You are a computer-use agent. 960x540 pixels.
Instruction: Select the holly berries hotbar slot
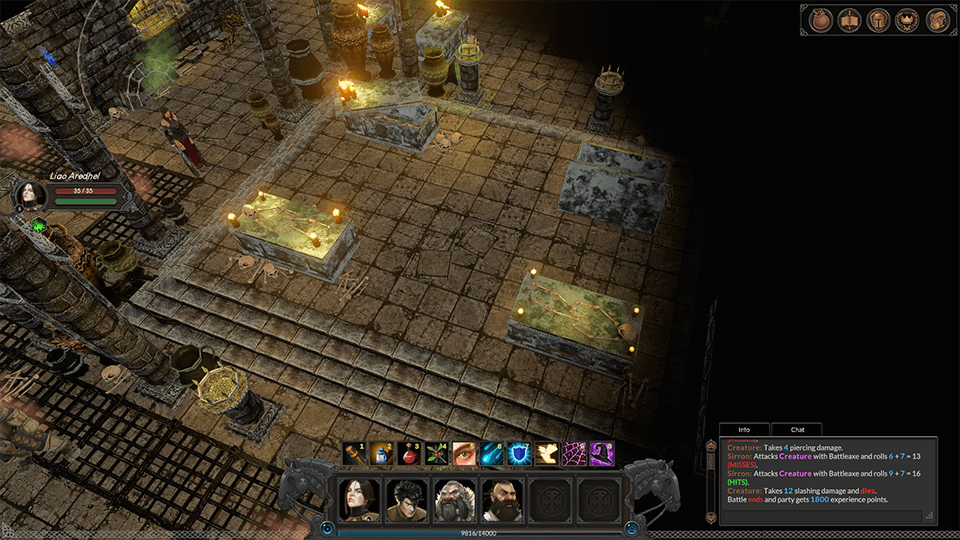436,454
